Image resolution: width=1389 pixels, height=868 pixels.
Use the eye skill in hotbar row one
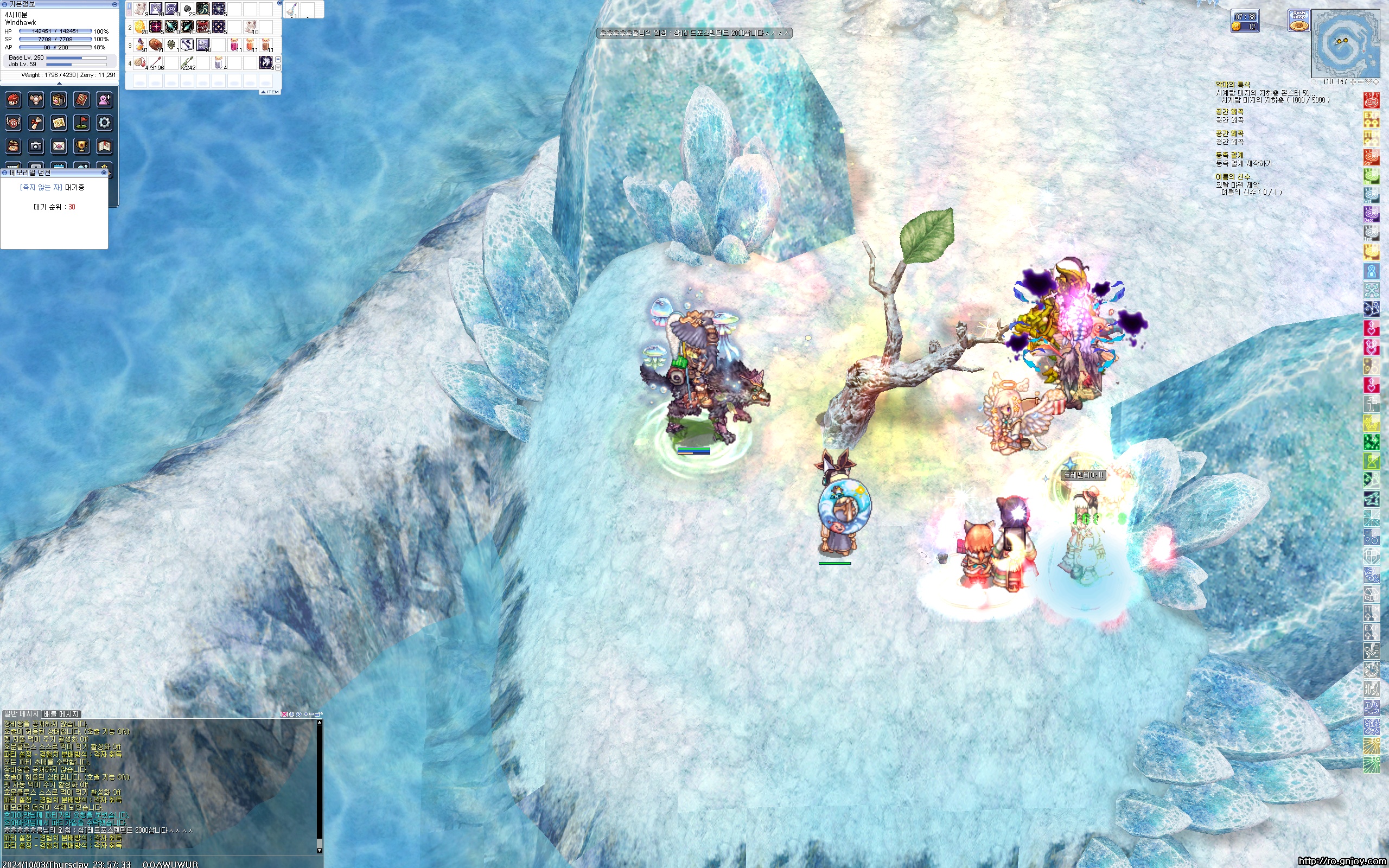171,9
